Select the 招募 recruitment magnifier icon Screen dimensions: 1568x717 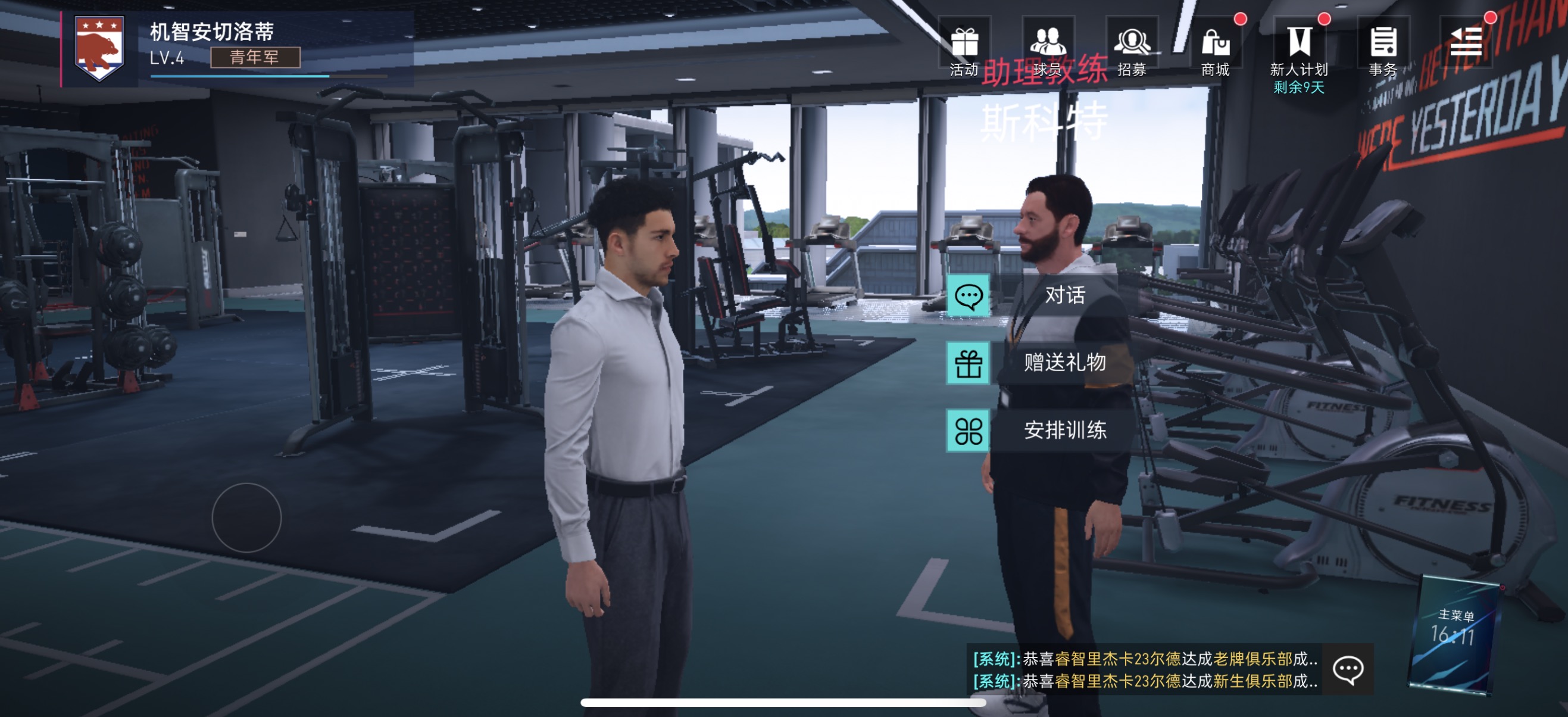pyautogui.click(x=1132, y=42)
